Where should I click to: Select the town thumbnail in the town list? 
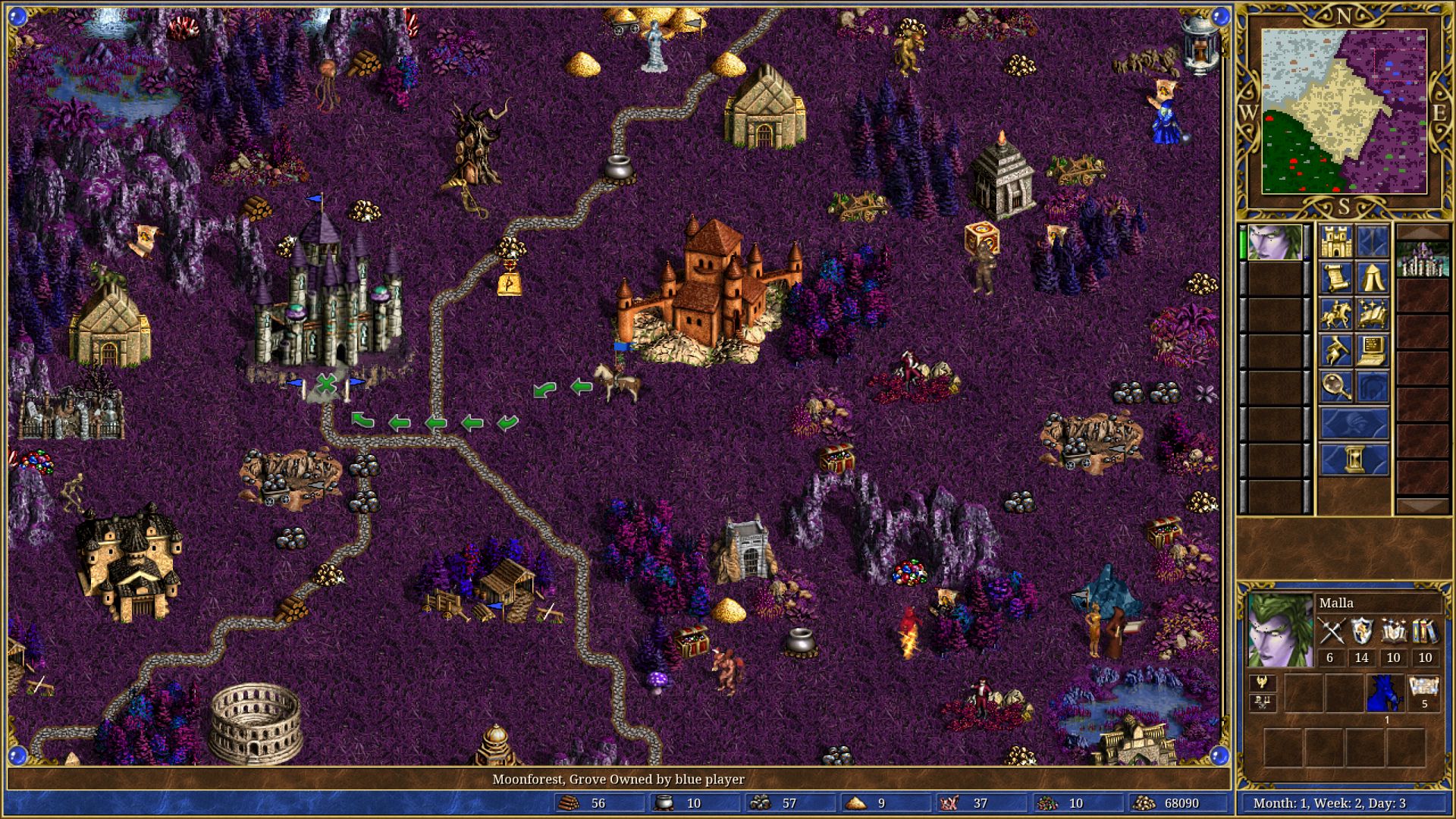coord(1423,259)
